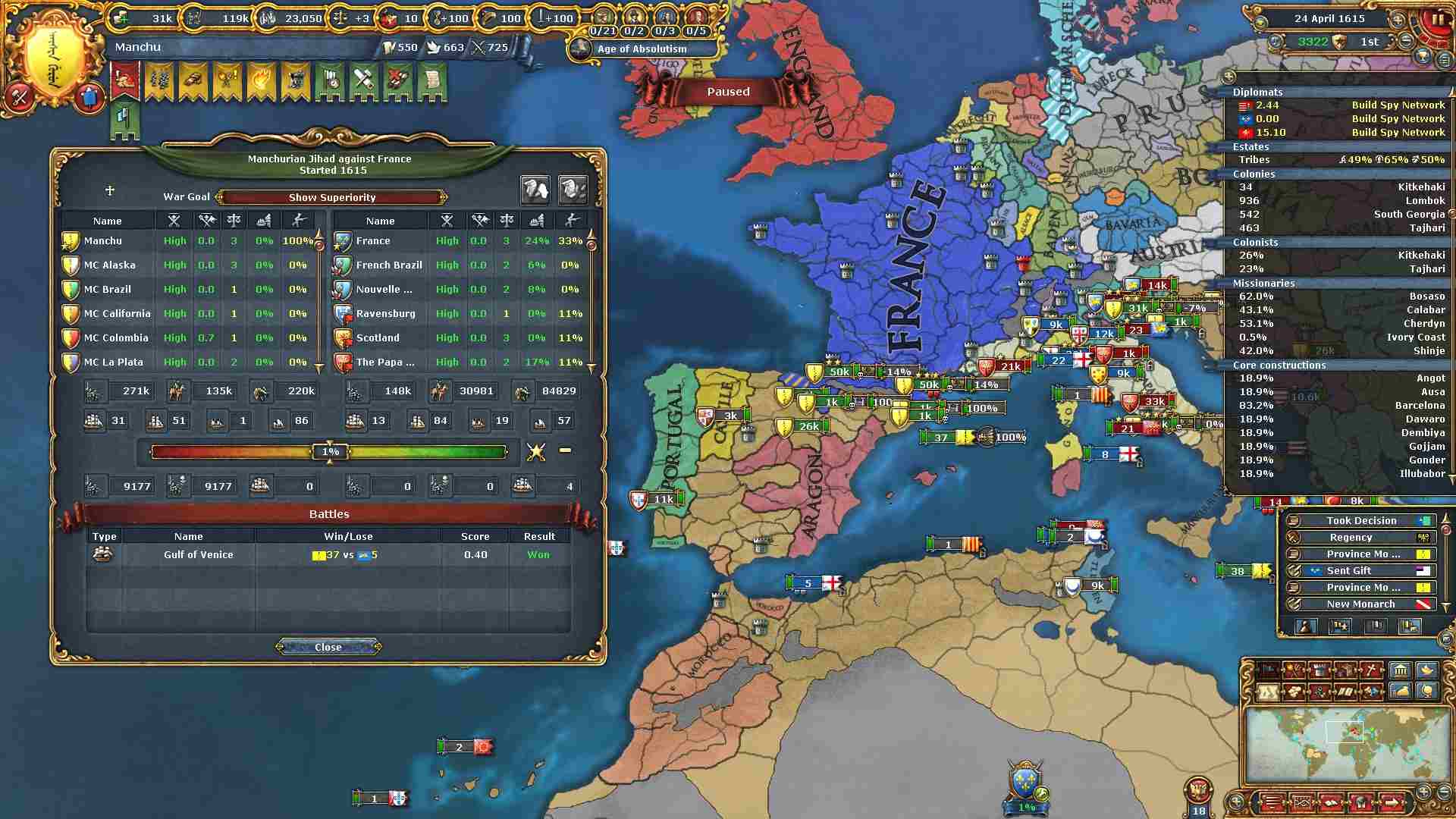
Task: Open the New Monarch message
Action: (1360, 604)
